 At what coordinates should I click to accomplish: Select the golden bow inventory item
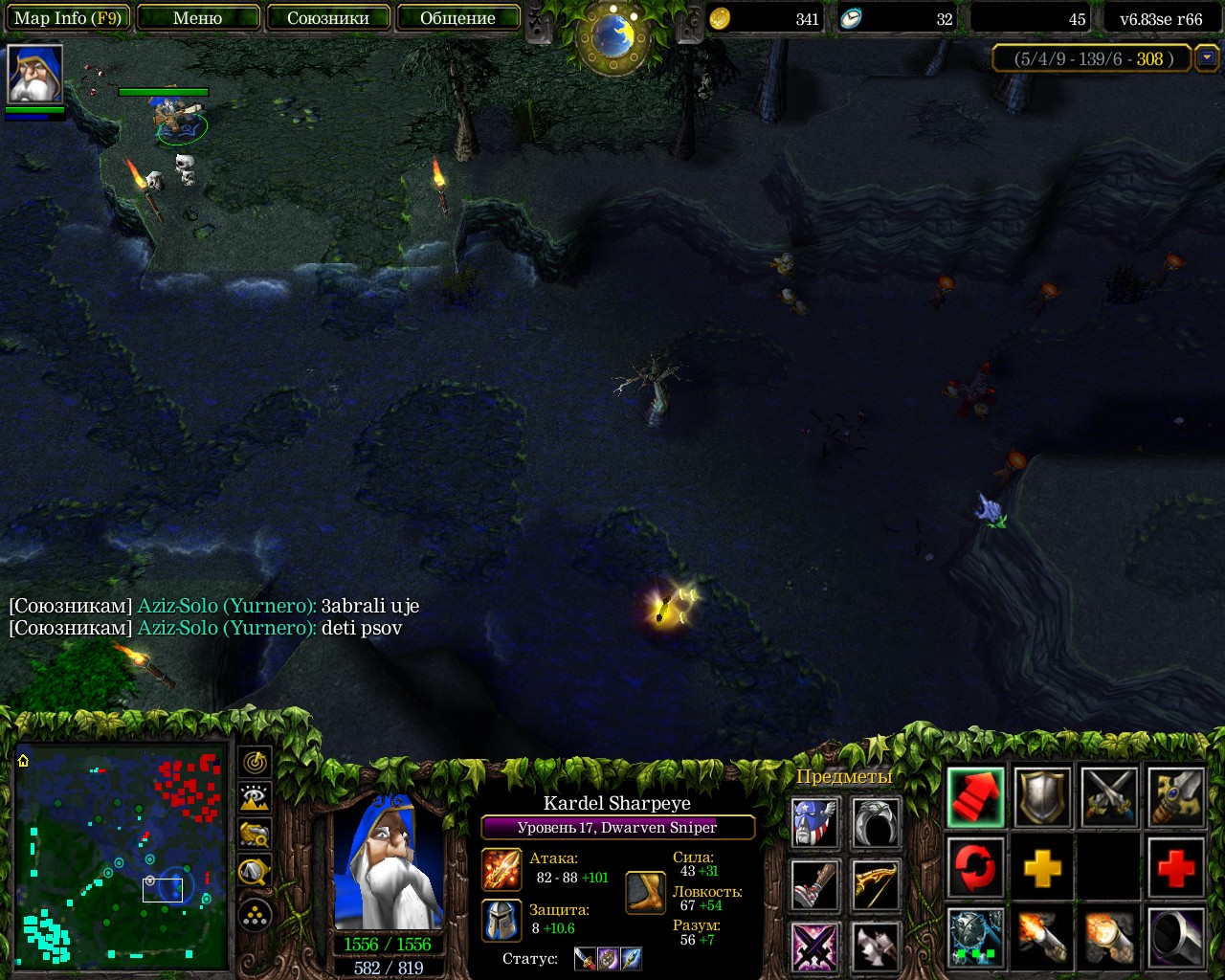[876, 886]
